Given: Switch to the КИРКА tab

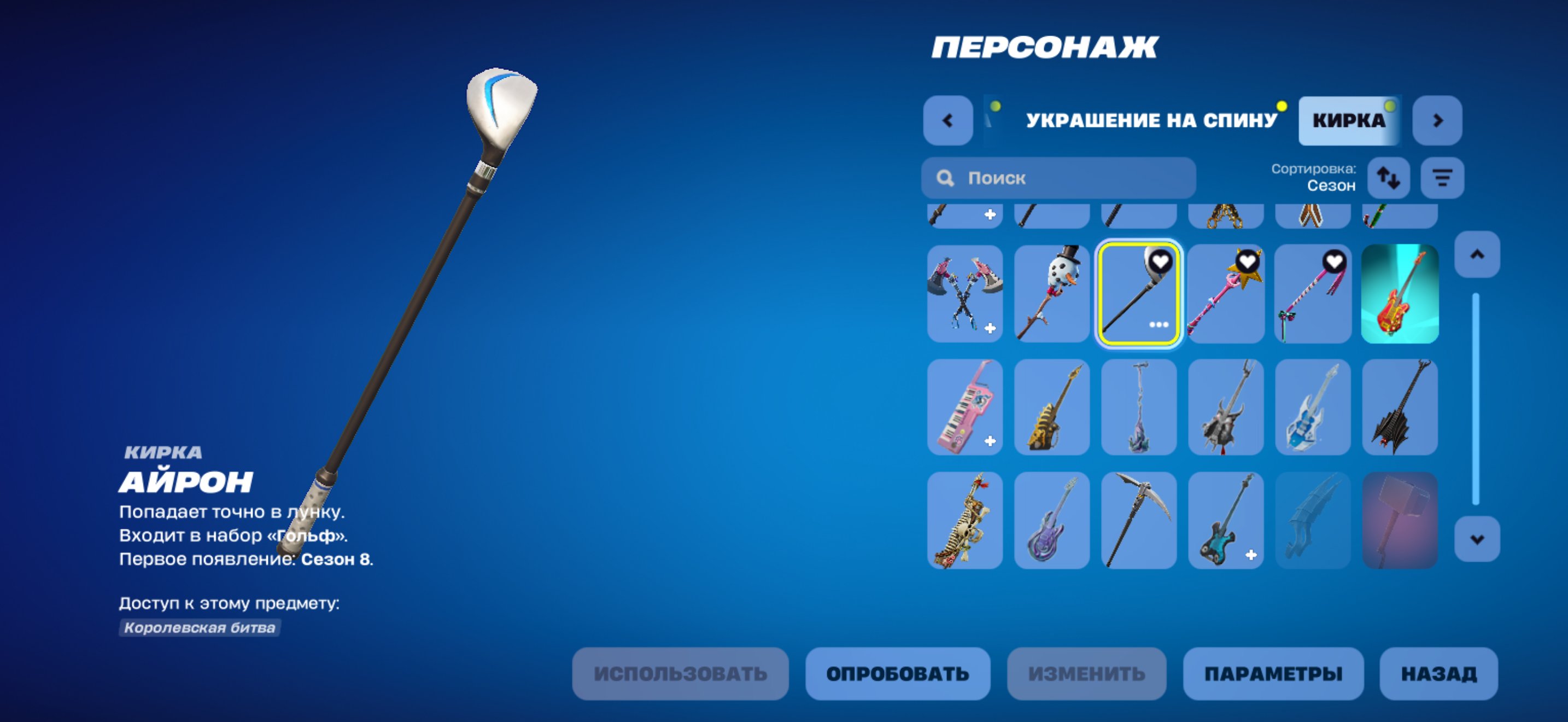Looking at the screenshot, I should pyautogui.click(x=1349, y=120).
